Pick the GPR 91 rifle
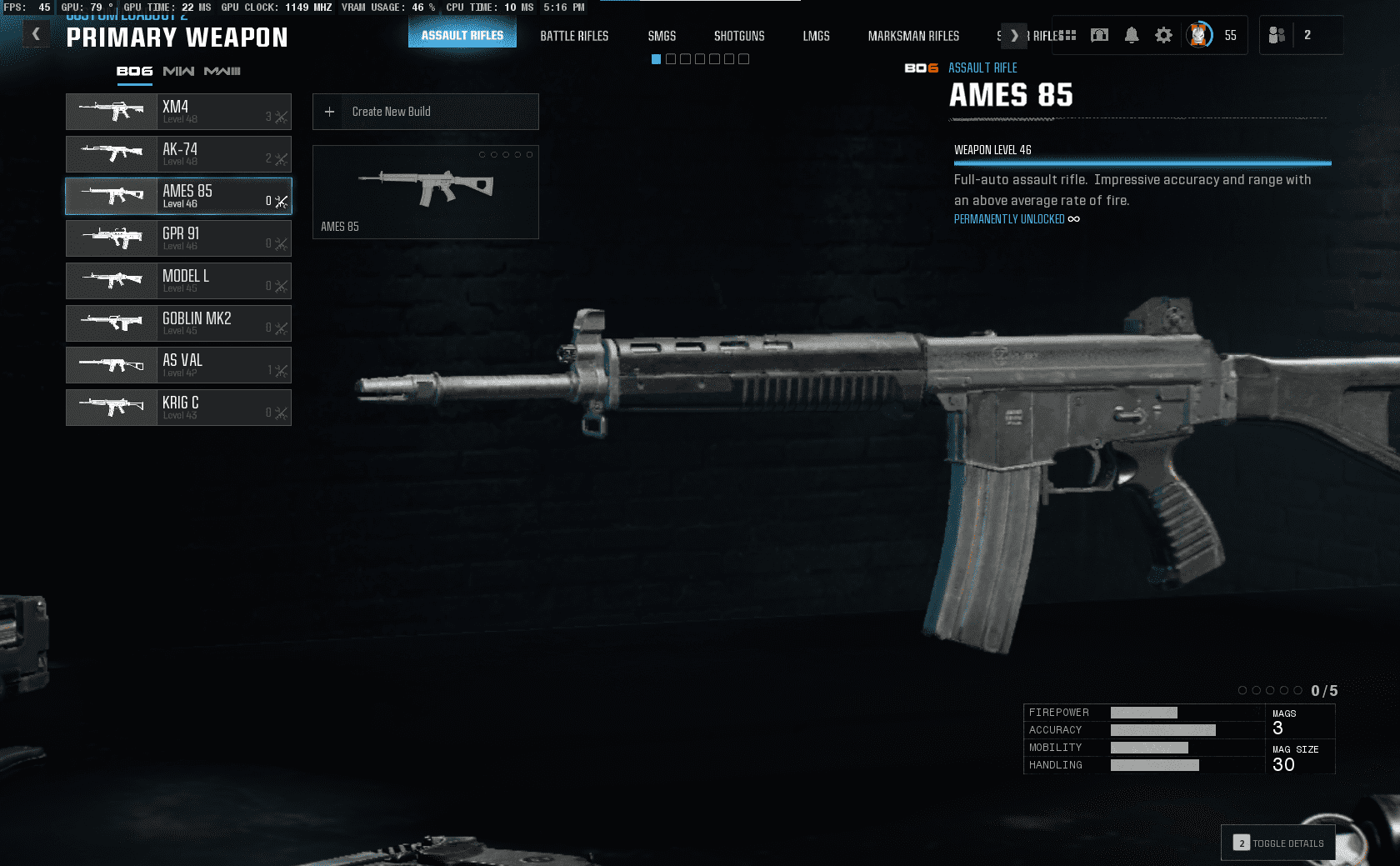Viewport: 1400px width, 866px height. 178,238
